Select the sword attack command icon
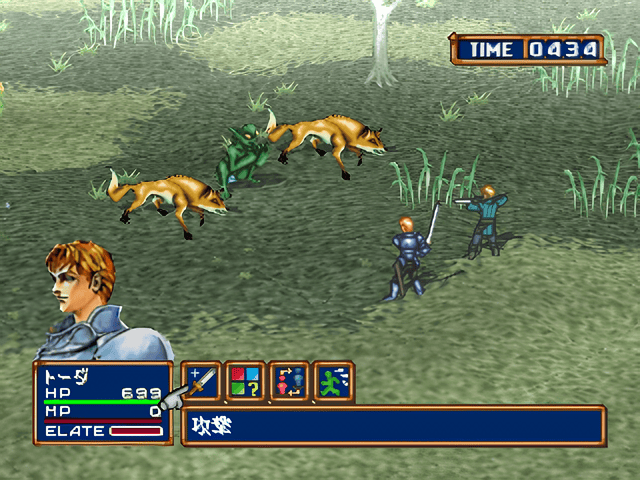The height and width of the screenshot is (480, 640). tap(201, 381)
